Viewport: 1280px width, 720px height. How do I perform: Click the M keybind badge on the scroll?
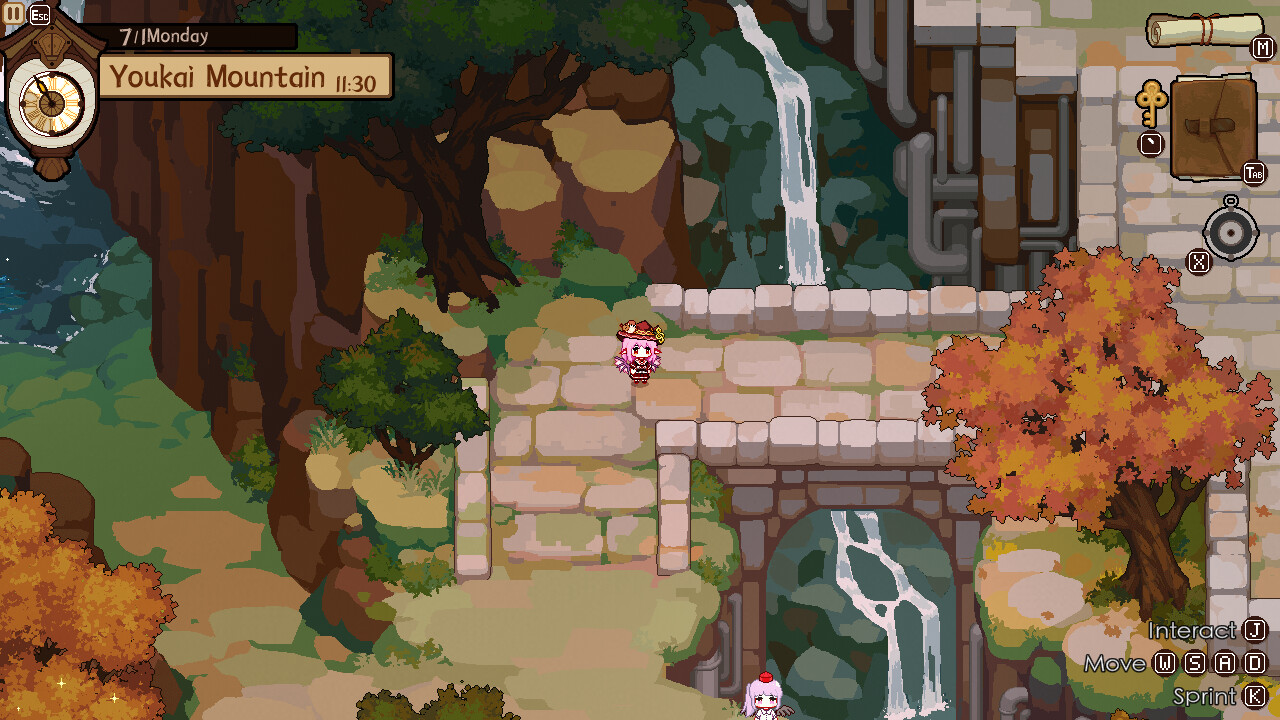(1262, 47)
